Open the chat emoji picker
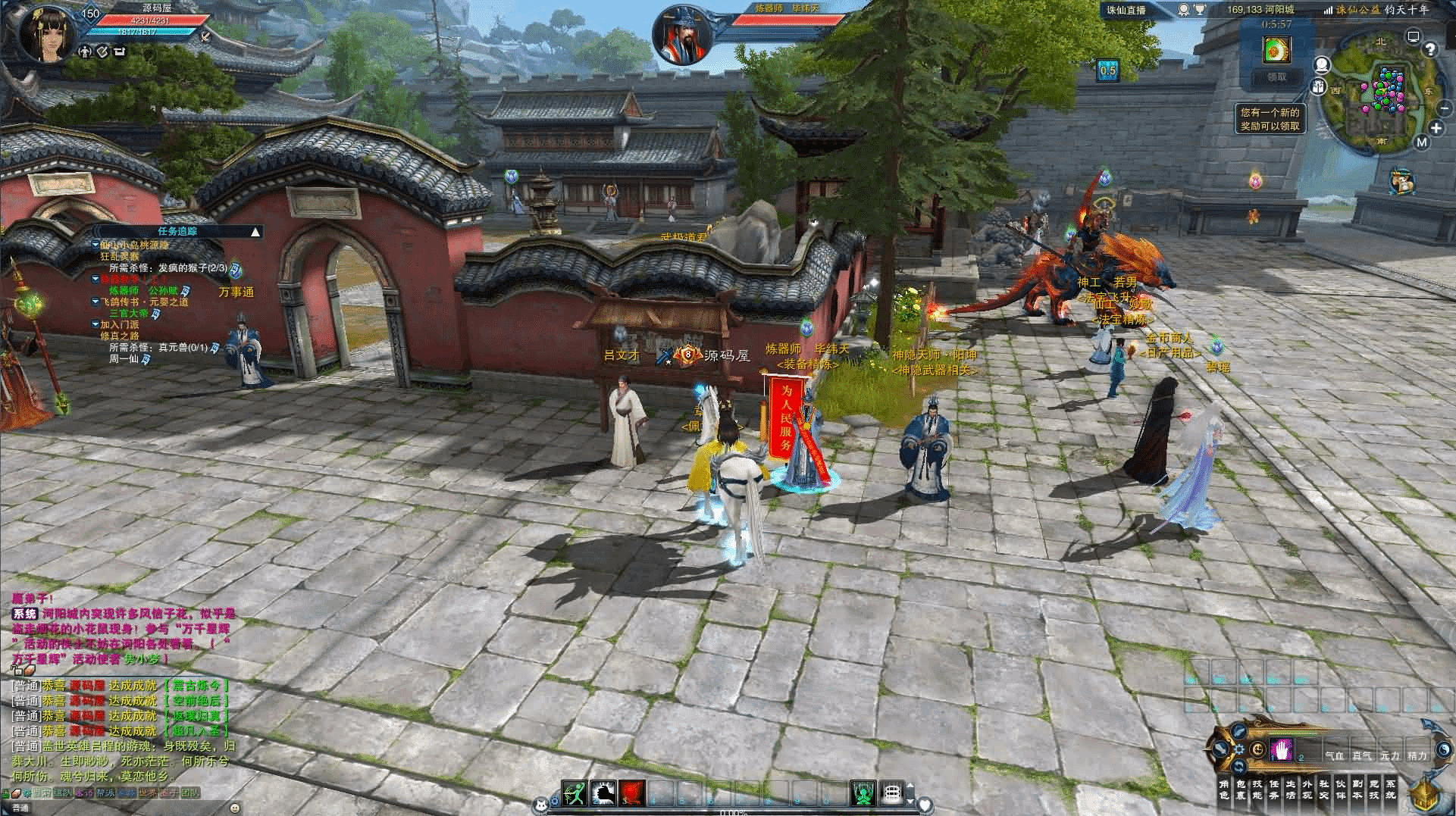 point(235,808)
